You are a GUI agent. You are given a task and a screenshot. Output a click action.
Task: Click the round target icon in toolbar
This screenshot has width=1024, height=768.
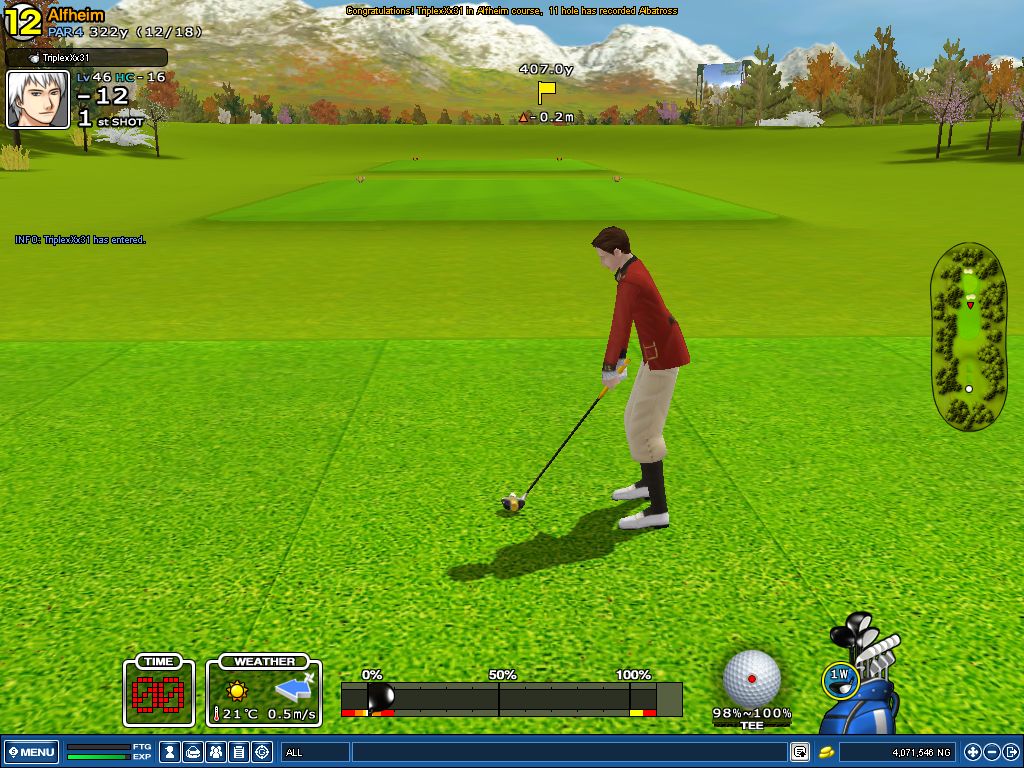pos(262,751)
